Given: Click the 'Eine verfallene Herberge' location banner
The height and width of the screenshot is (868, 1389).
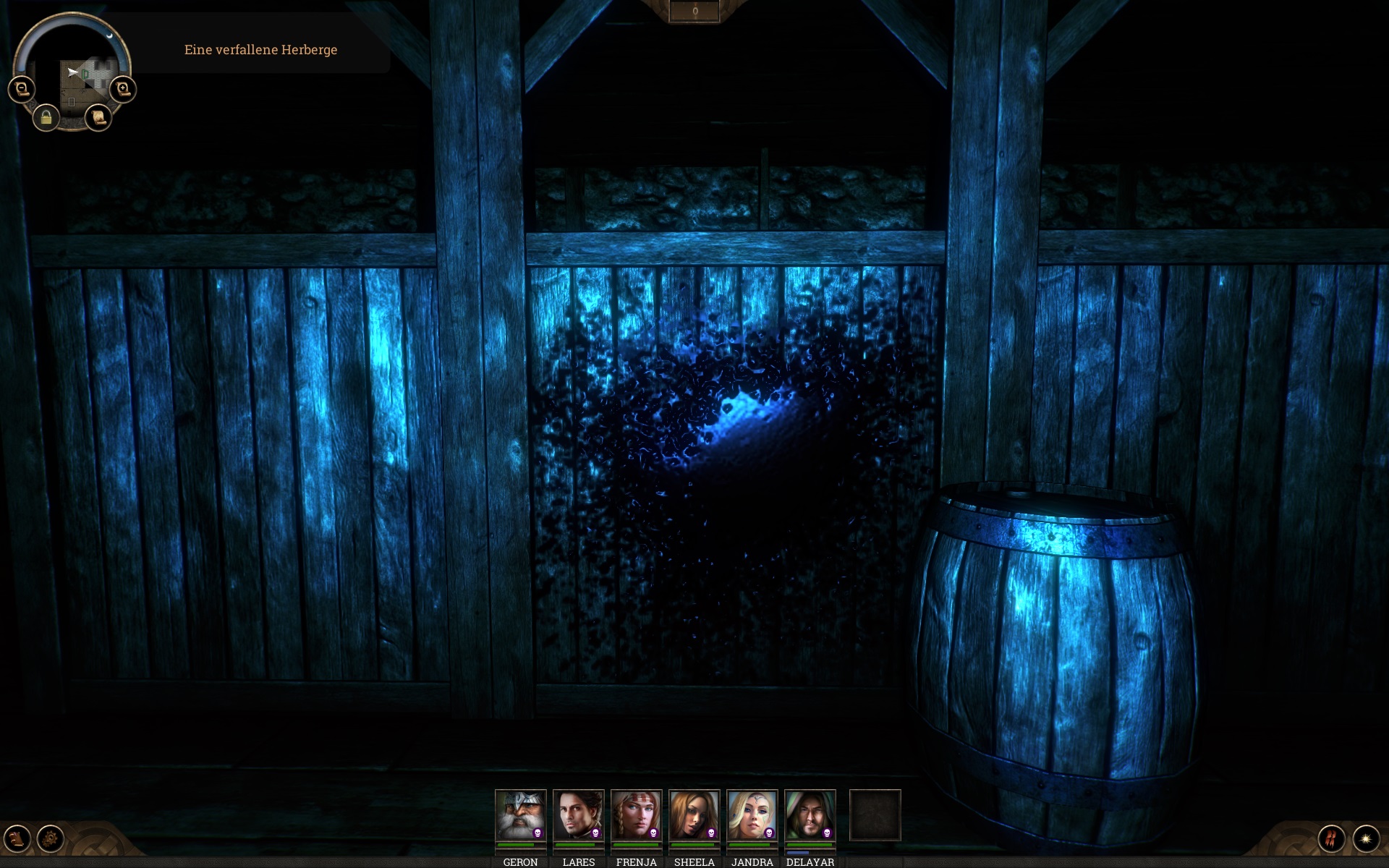Looking at the screenshot, I should 262,51.
